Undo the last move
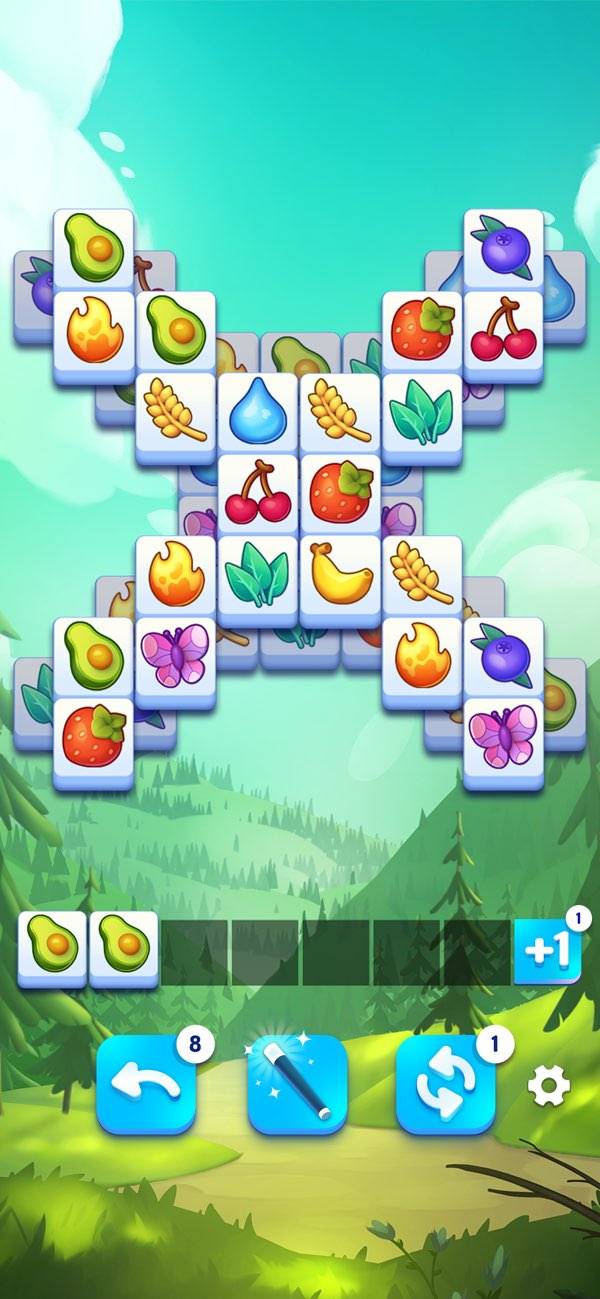The width and height of the screenshot is (600, 1299). (x=146, y=1084)
